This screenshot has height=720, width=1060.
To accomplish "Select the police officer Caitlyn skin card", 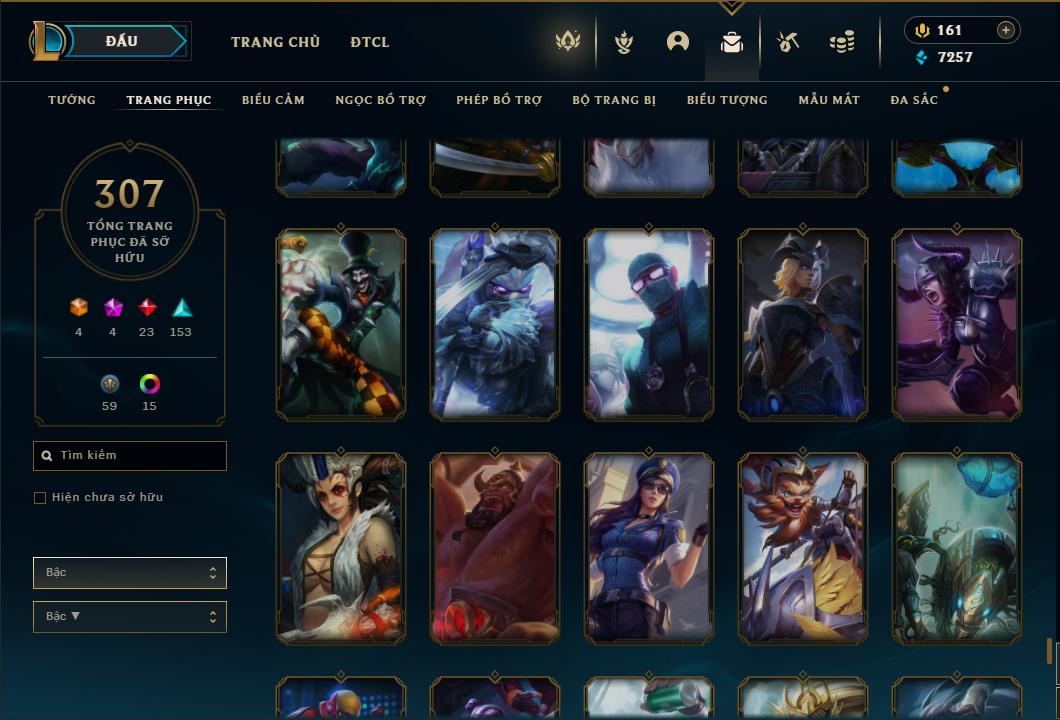I will coord(649,547).
